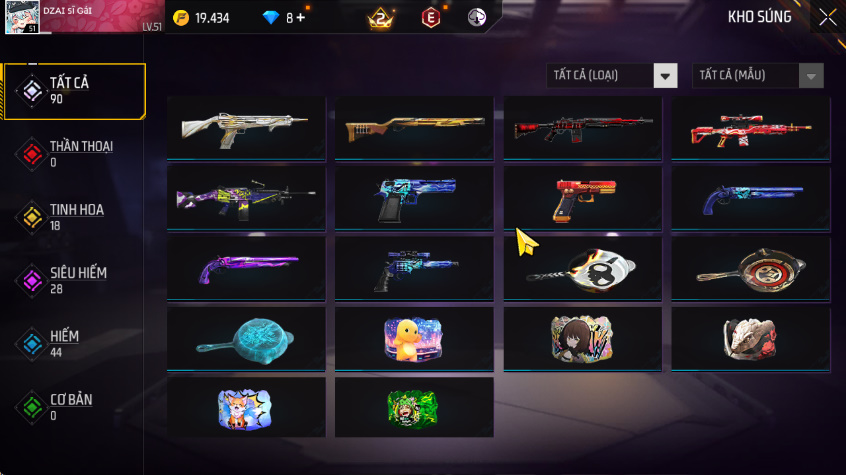
Task: Close the Kho Súng weapon vault
Action: click(828, 17)
